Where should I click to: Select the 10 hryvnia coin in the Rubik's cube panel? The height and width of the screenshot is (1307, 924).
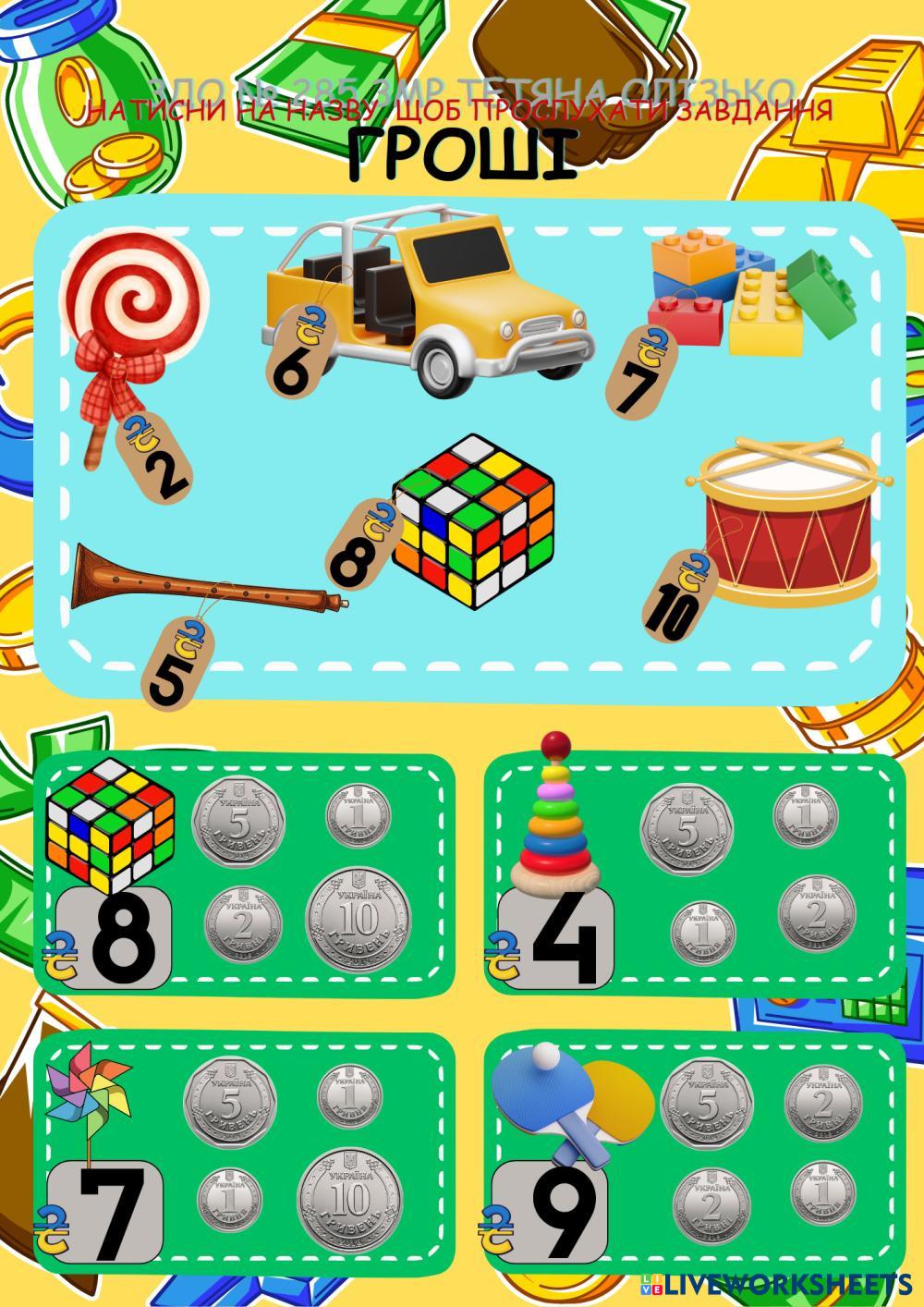359,920
